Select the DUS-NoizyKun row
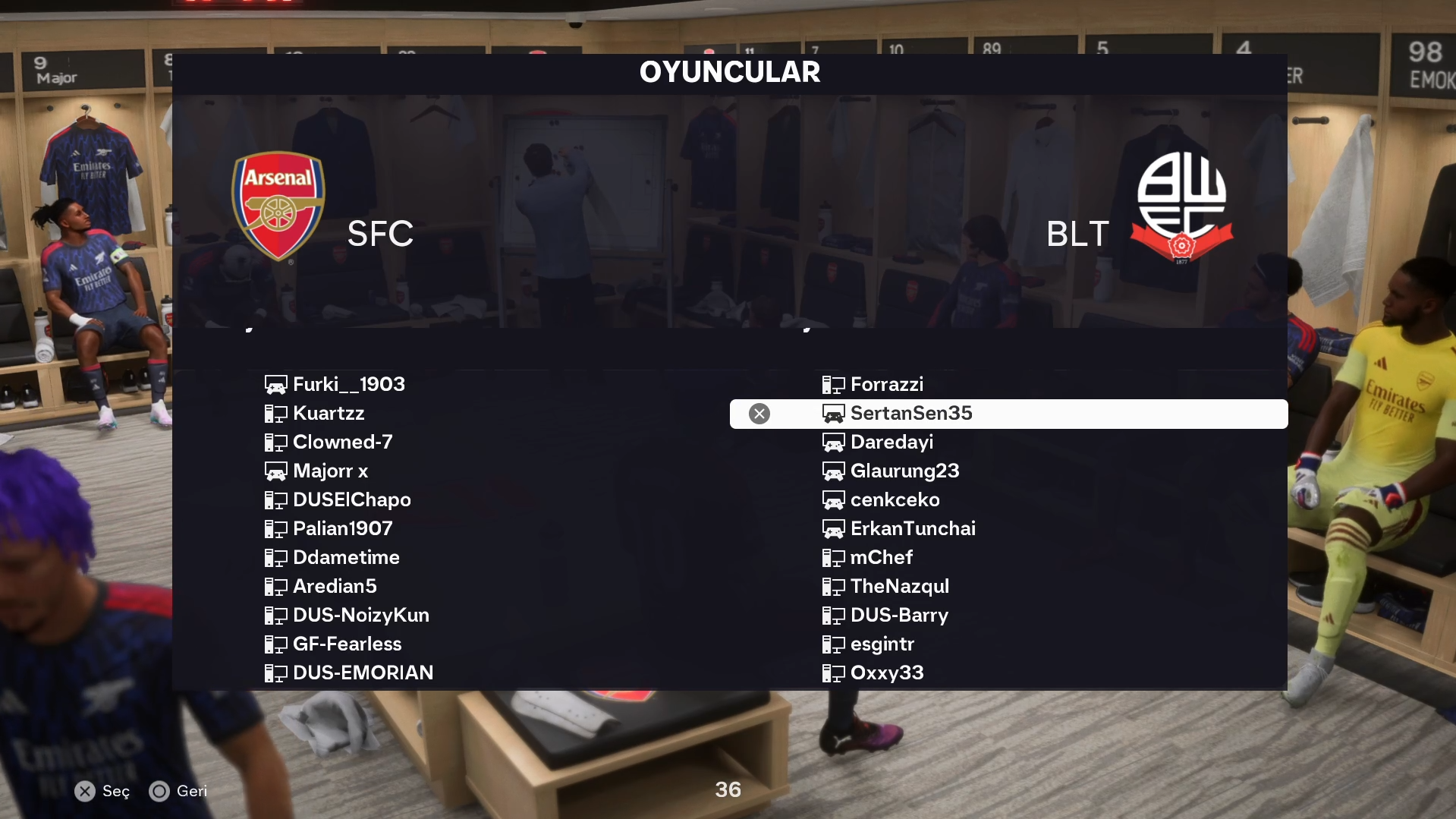 (x=360, y=616)
